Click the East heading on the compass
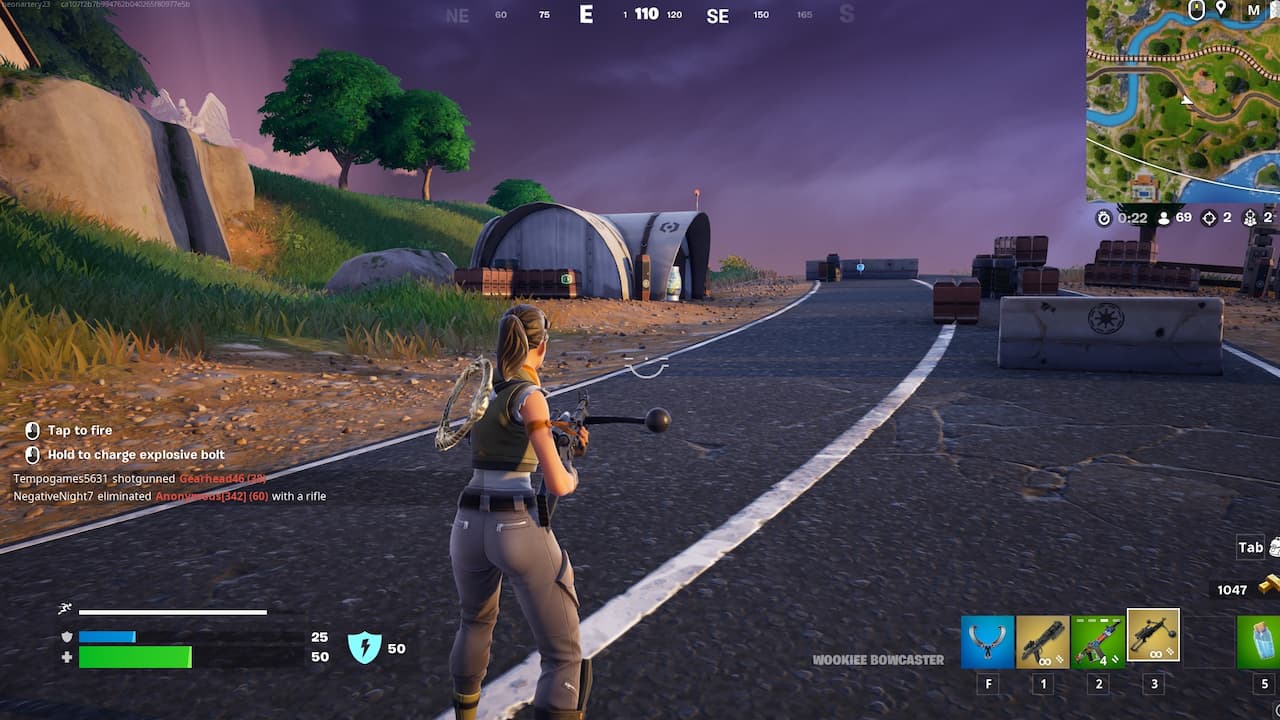The width and height of the screenshot is (1280, 720). click(x=585, y=15)
